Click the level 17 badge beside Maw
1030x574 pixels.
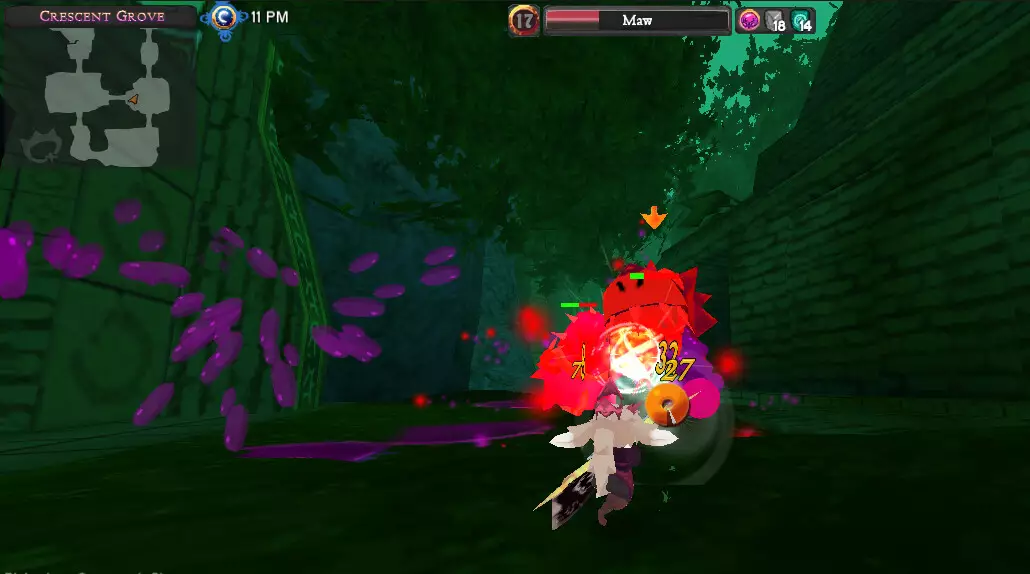pos(524,20)
